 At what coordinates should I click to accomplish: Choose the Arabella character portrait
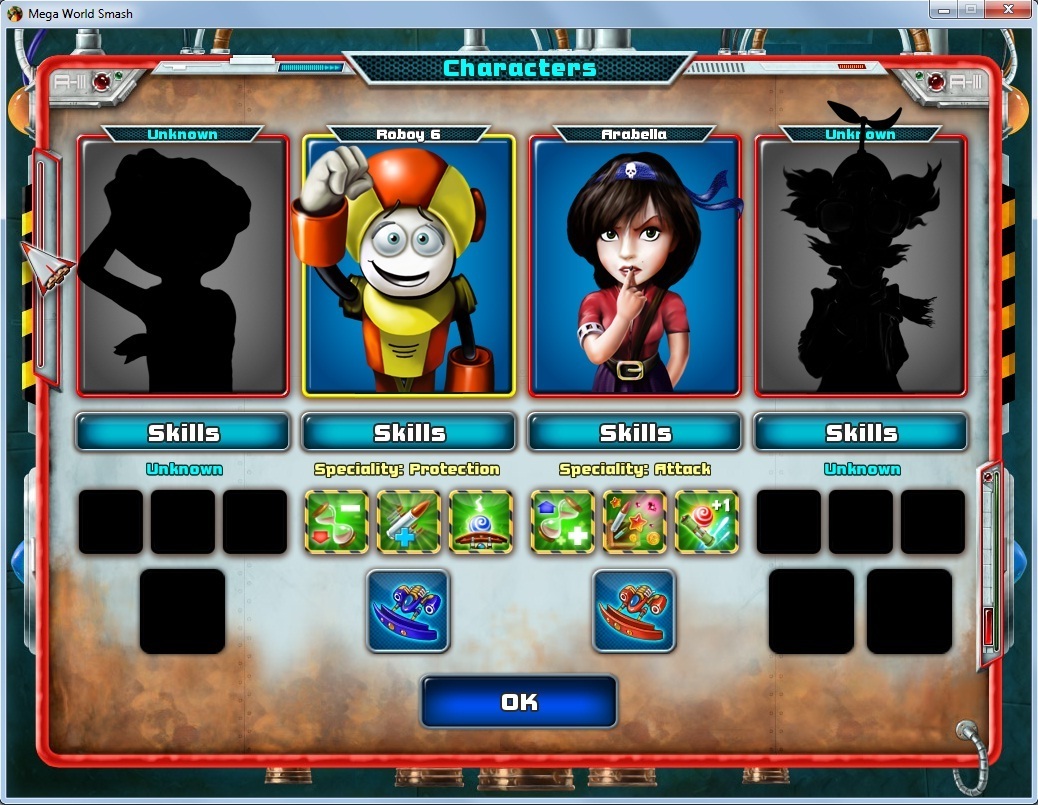click(635, 265)
